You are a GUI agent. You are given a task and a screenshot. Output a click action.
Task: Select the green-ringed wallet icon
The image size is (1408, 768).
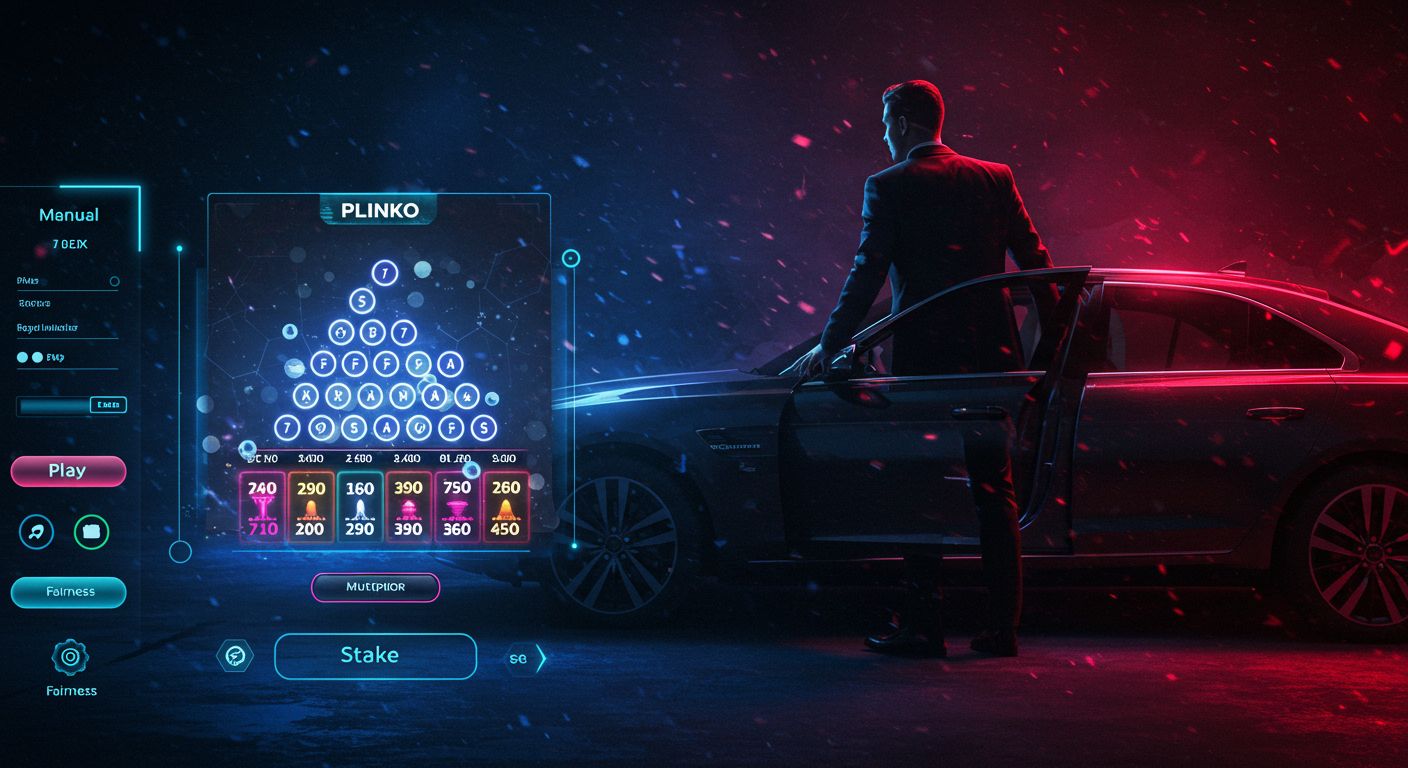(92, 532)
